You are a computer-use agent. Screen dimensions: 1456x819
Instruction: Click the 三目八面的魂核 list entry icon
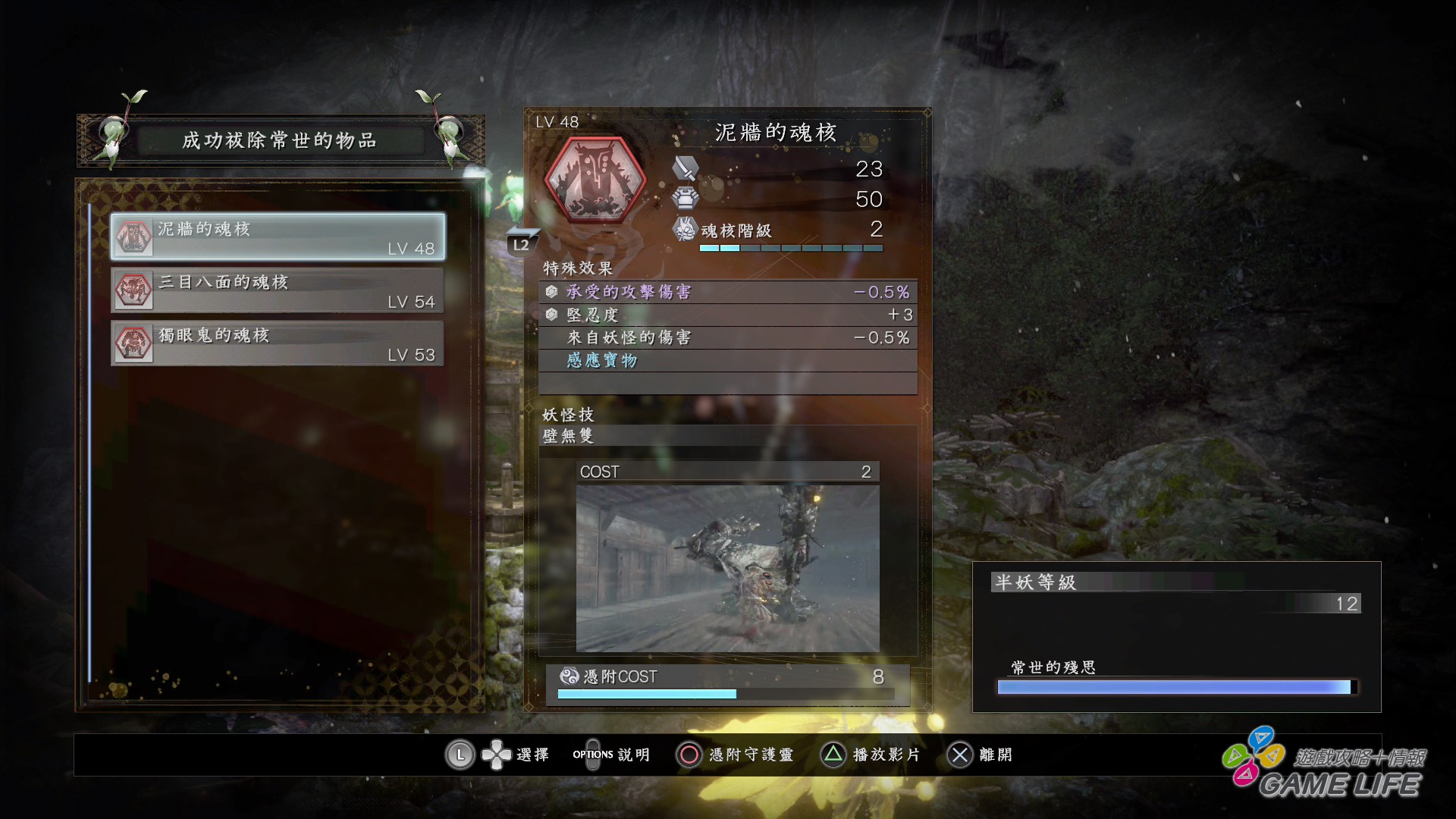[x=133, y=289]
